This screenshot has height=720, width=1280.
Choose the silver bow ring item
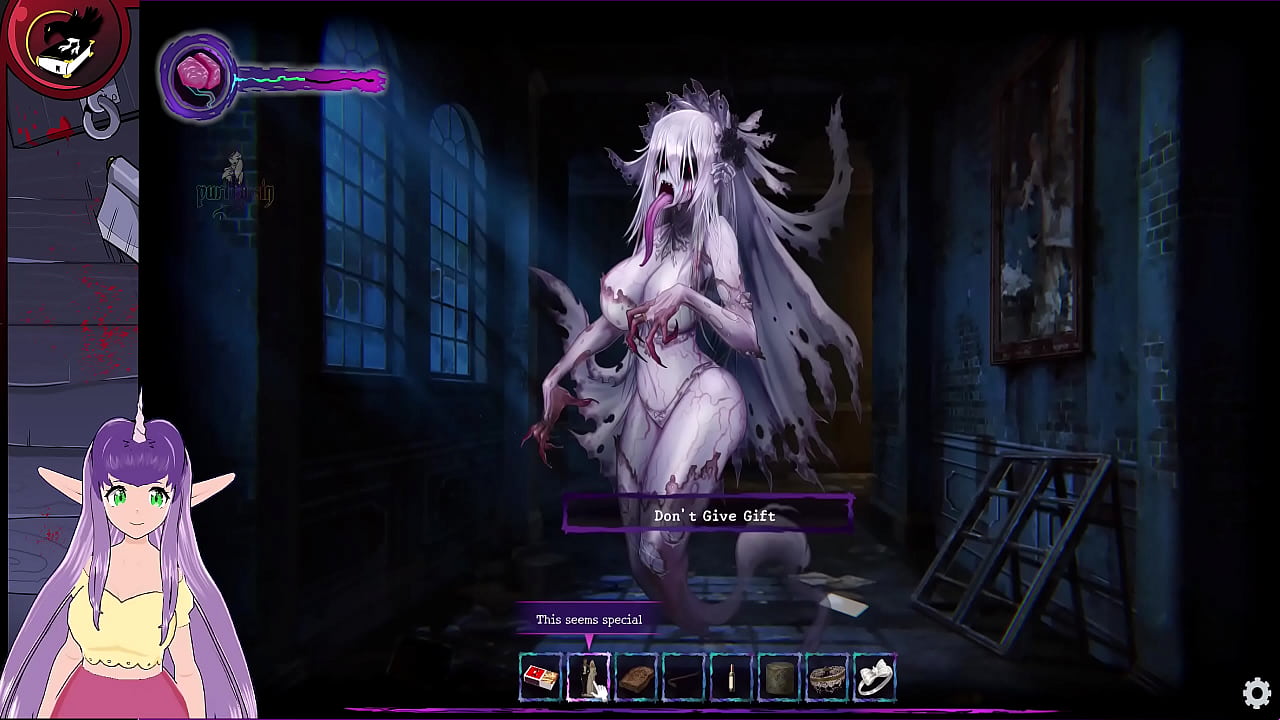pyautogui.click(x=875, y=679)
